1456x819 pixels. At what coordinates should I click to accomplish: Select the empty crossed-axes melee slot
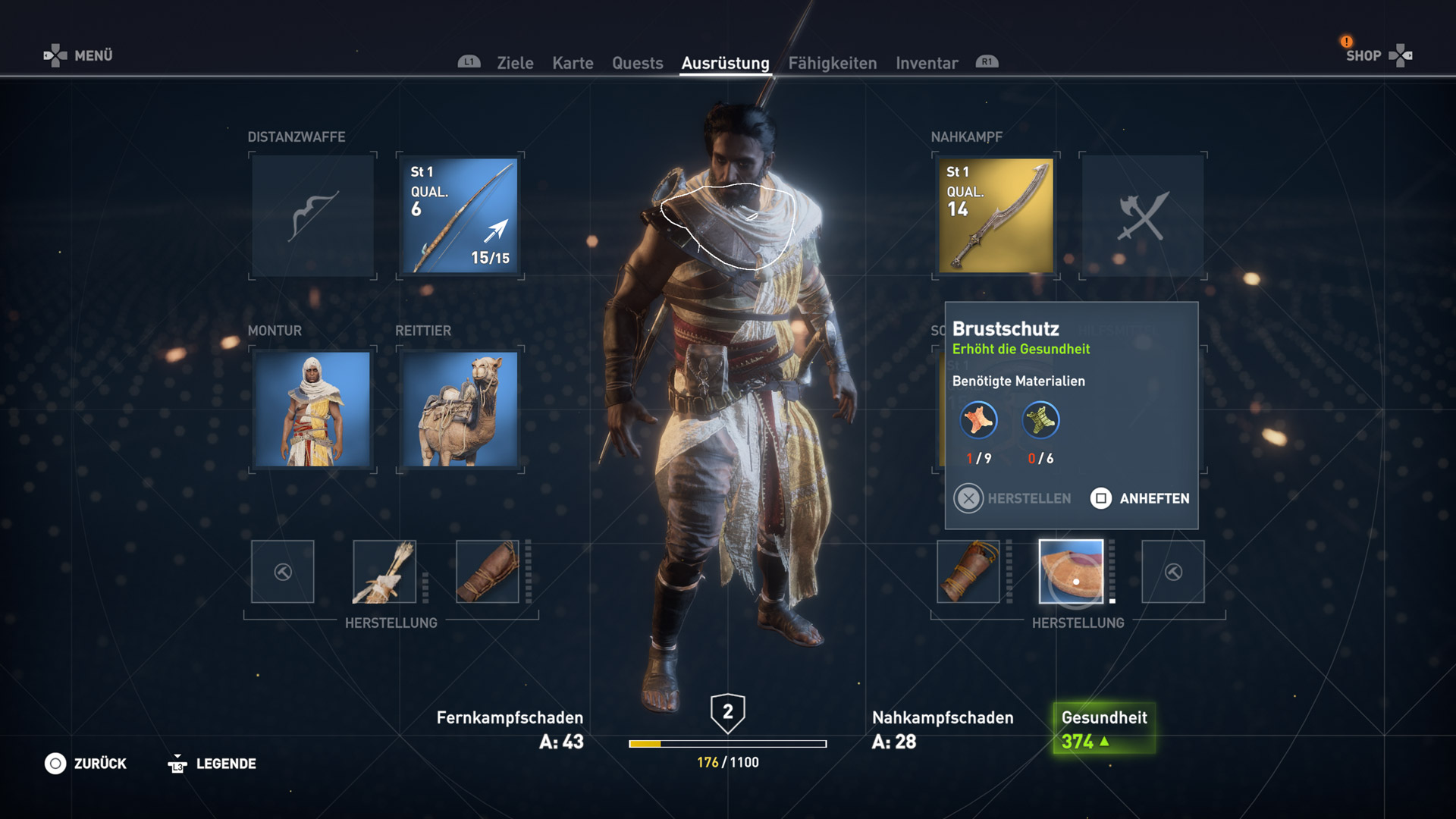pyautogui.click(x=1142, y=216)
